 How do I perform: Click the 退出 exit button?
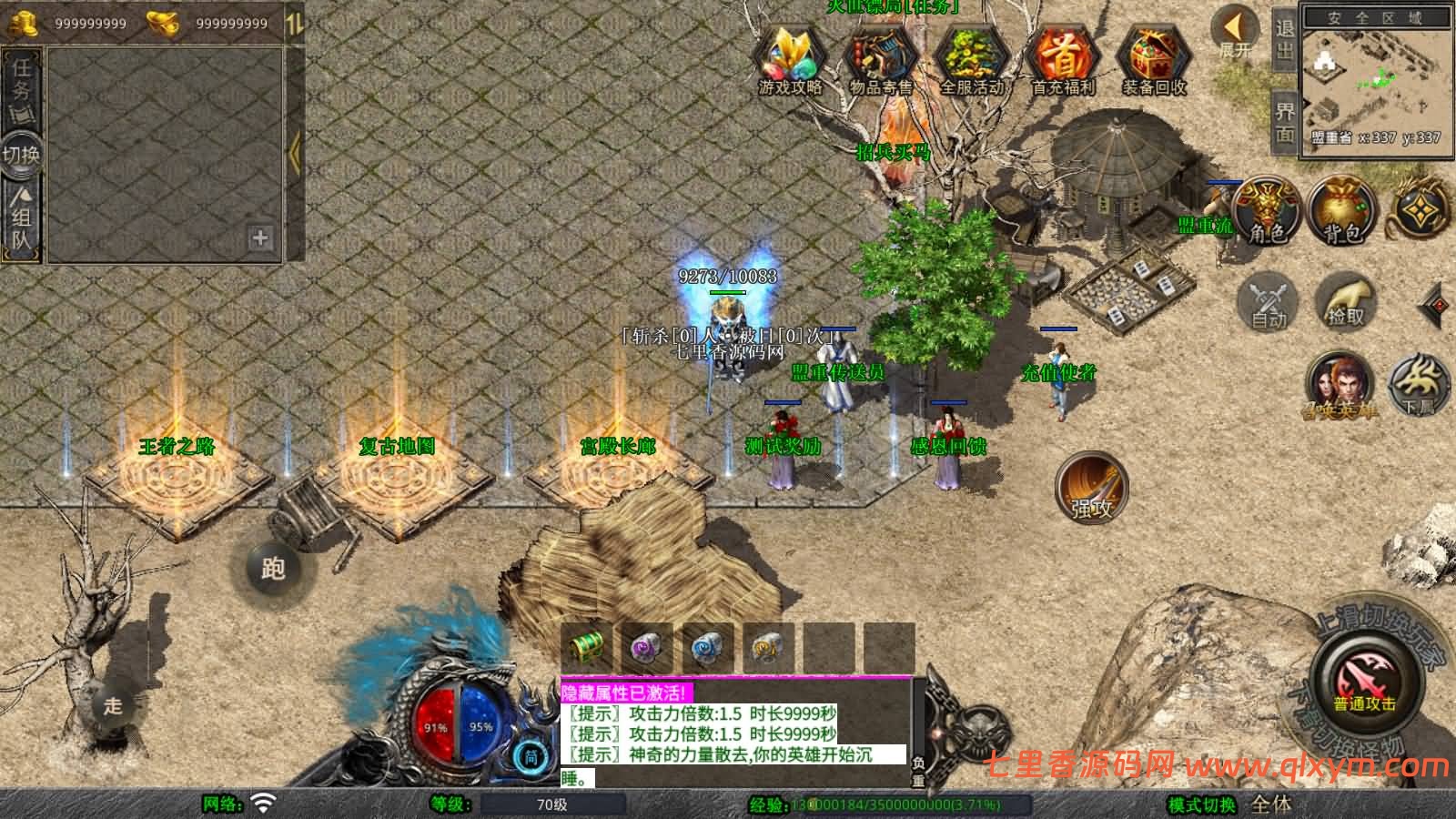[1284, 40]
